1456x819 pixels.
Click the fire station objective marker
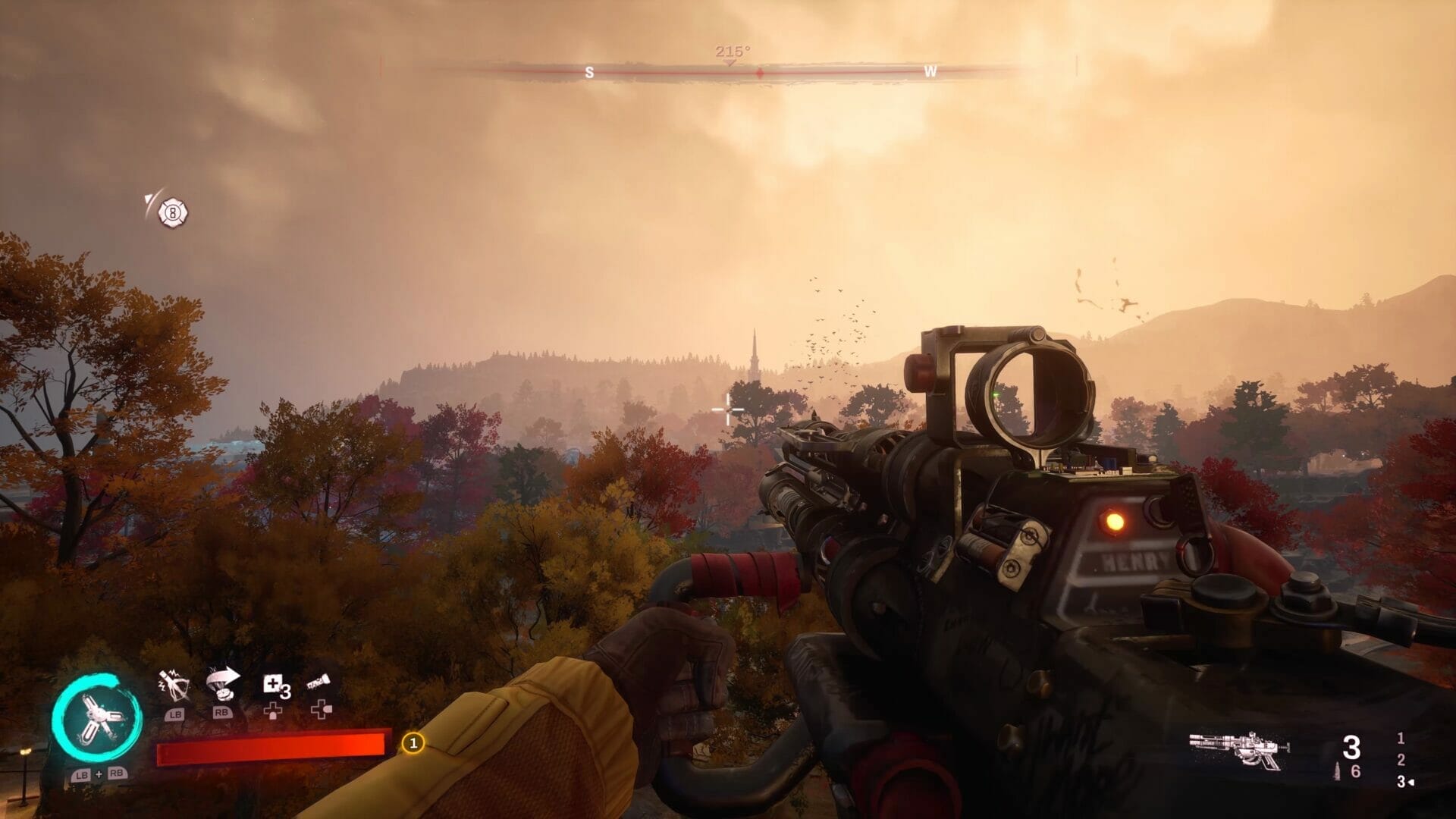pyautogui.click(x=173, y=213)
